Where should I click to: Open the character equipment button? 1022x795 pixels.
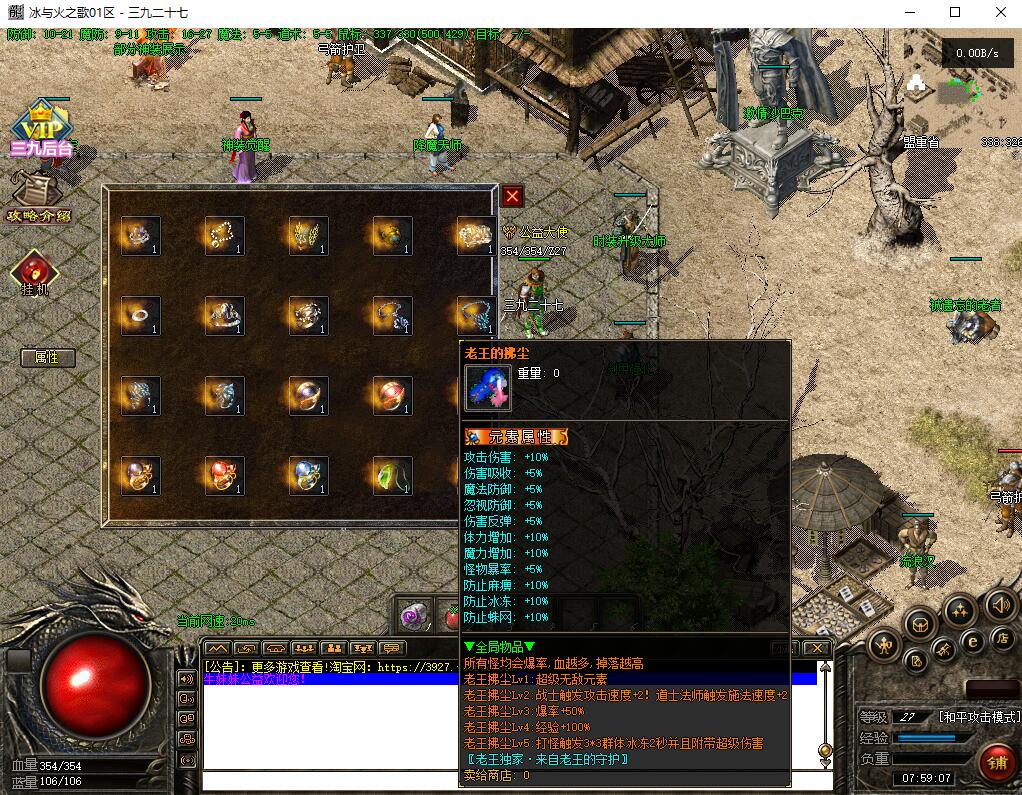[886, 645]
